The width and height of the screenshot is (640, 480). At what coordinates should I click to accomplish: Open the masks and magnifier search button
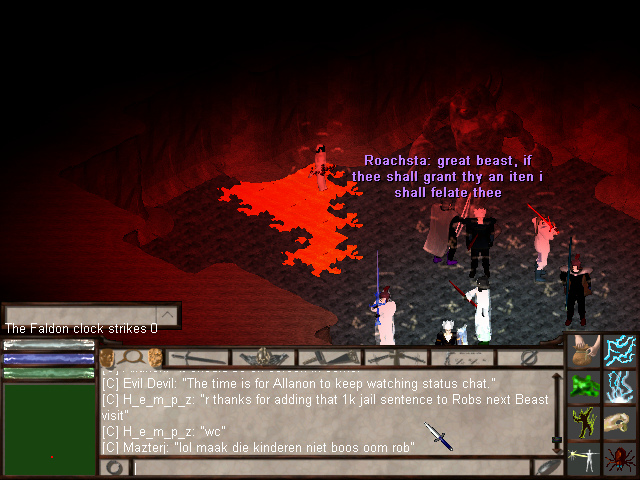coord(131,357)
